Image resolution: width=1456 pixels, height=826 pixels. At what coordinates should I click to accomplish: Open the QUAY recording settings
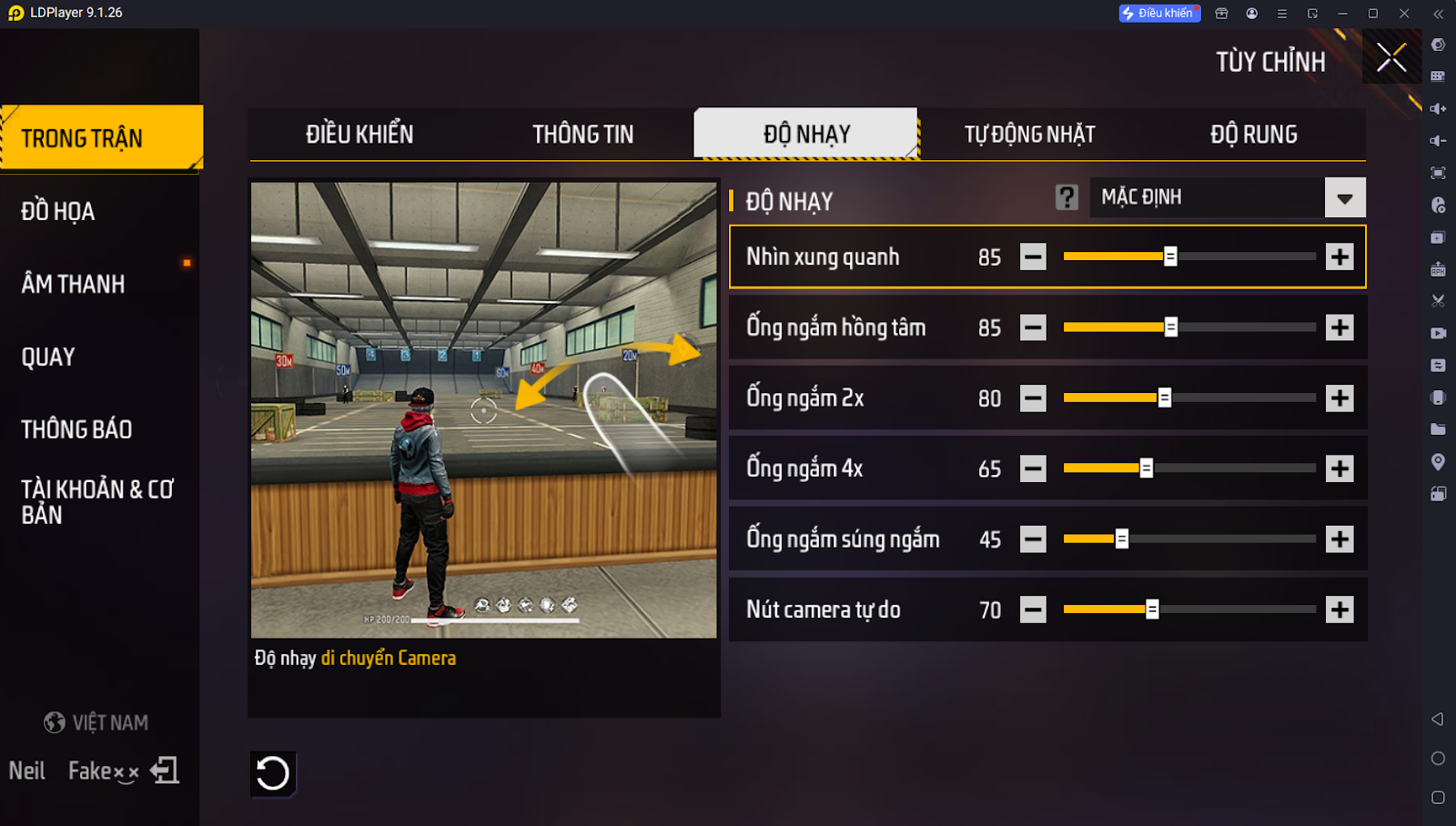click(48, 357)
